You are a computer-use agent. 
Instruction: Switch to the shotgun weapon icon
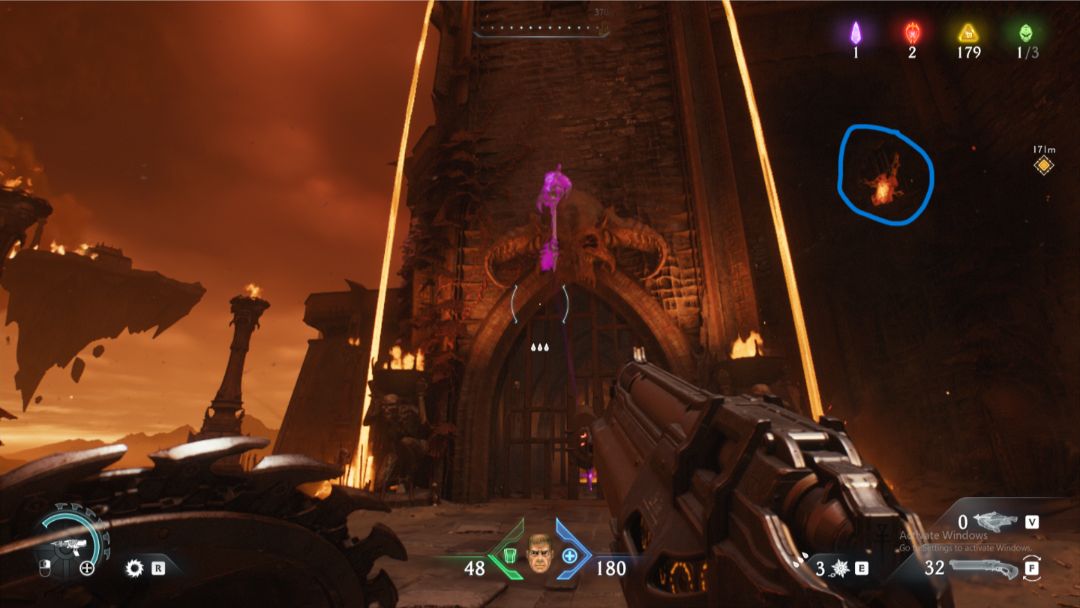point(984,568)
